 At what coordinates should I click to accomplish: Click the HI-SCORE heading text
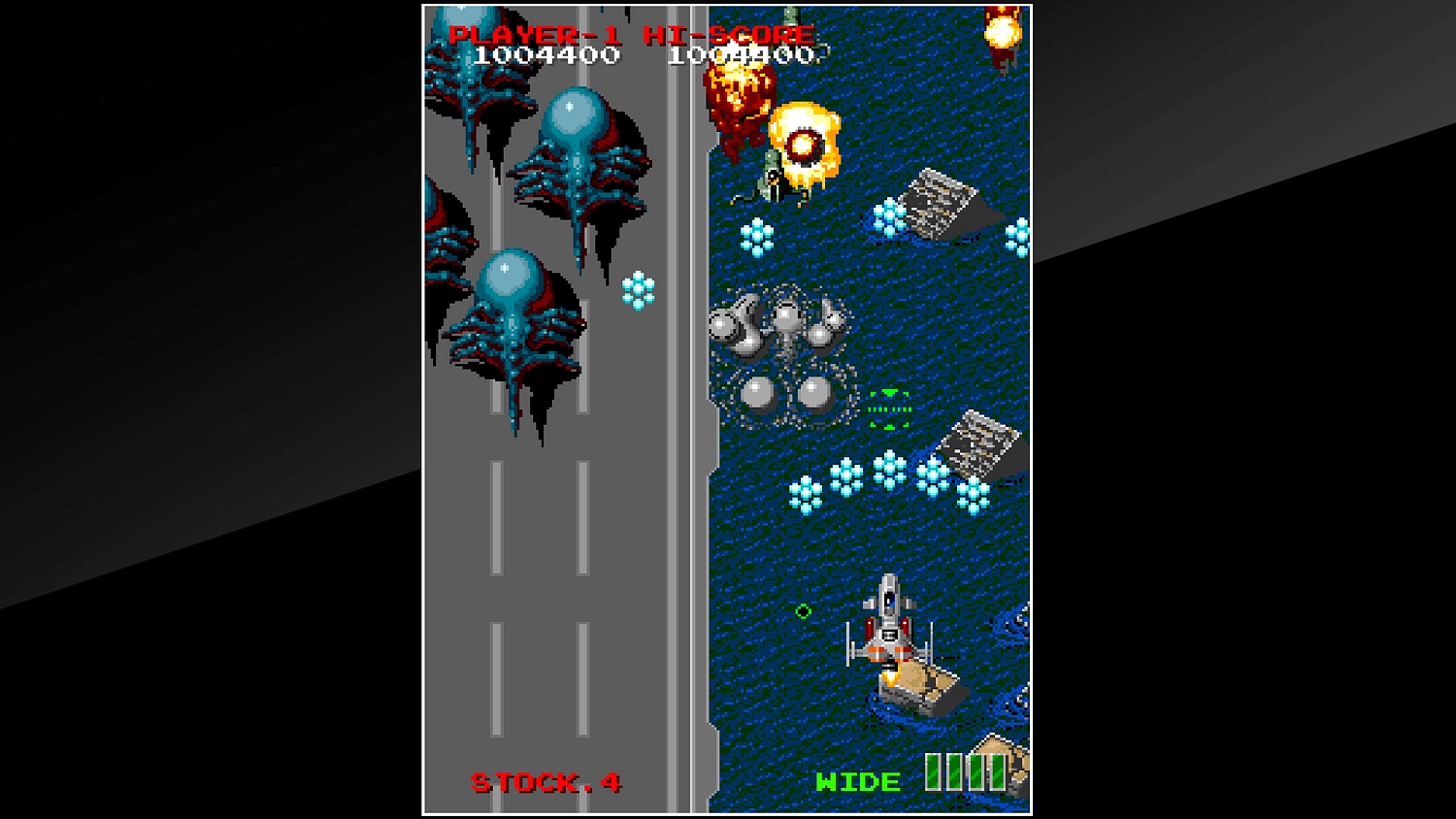(x=728, y=34)
